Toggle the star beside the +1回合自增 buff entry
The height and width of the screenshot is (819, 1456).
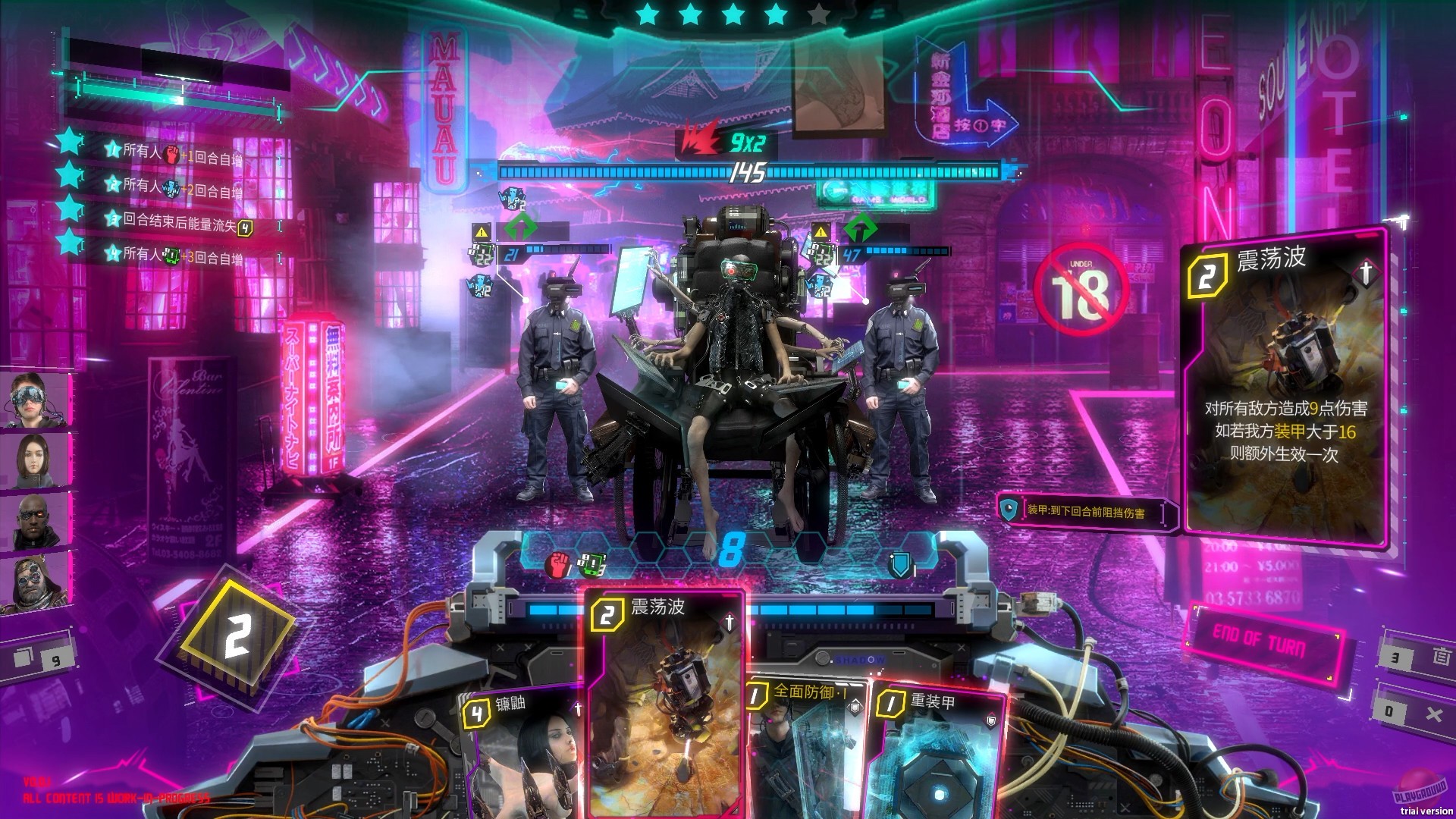112,149
